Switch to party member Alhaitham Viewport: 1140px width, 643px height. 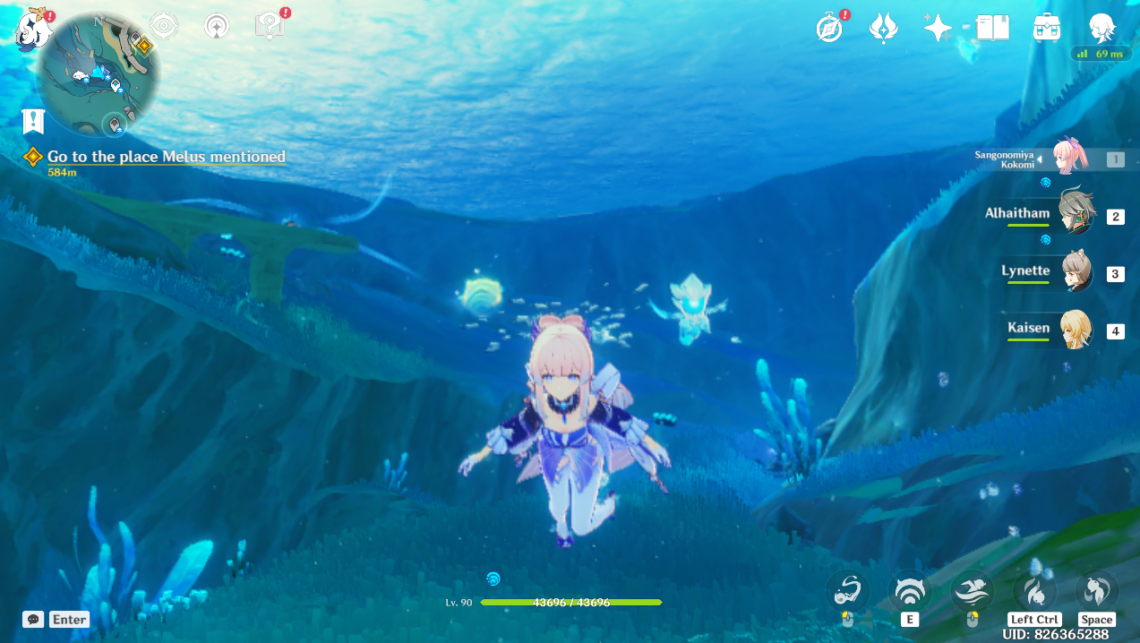[x=1076, y=214]
